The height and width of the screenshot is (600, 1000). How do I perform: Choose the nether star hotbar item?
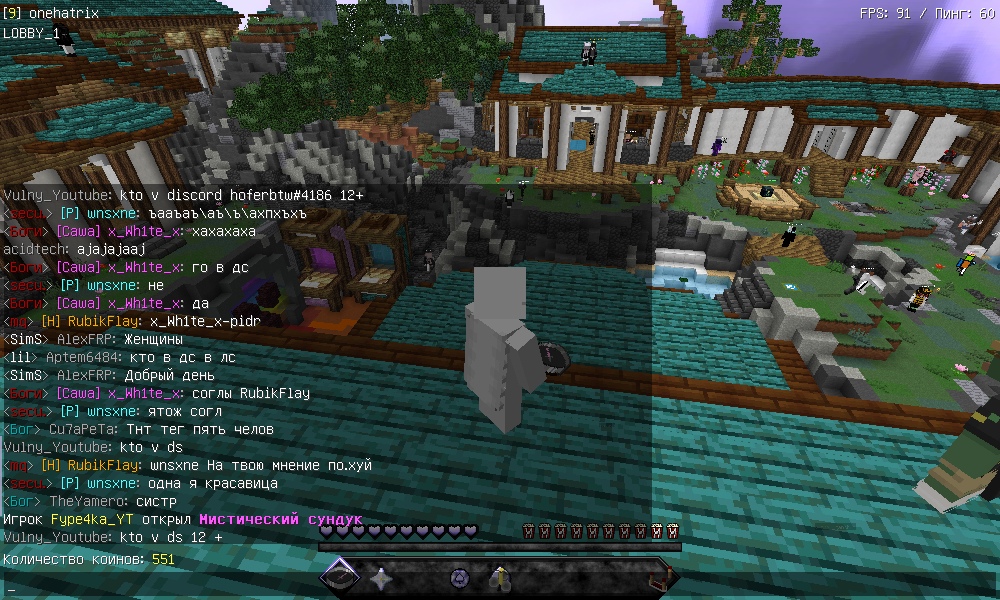pyautogui.click(x=380, y=577)
